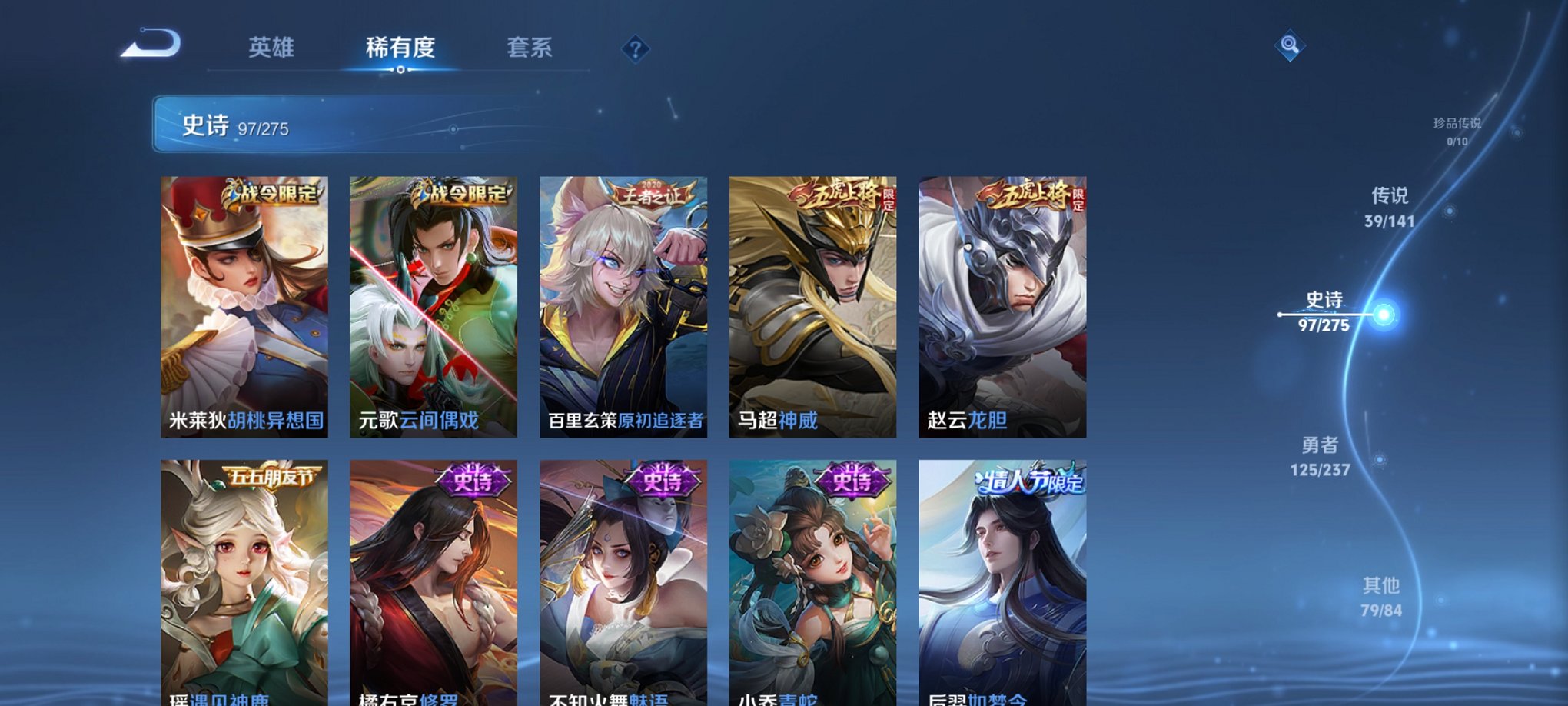This screenshot has height=706, width=1568.
Task: Click the search magnifier icon at top-right
Action: pyautogui.click(x=1291, y=46)
